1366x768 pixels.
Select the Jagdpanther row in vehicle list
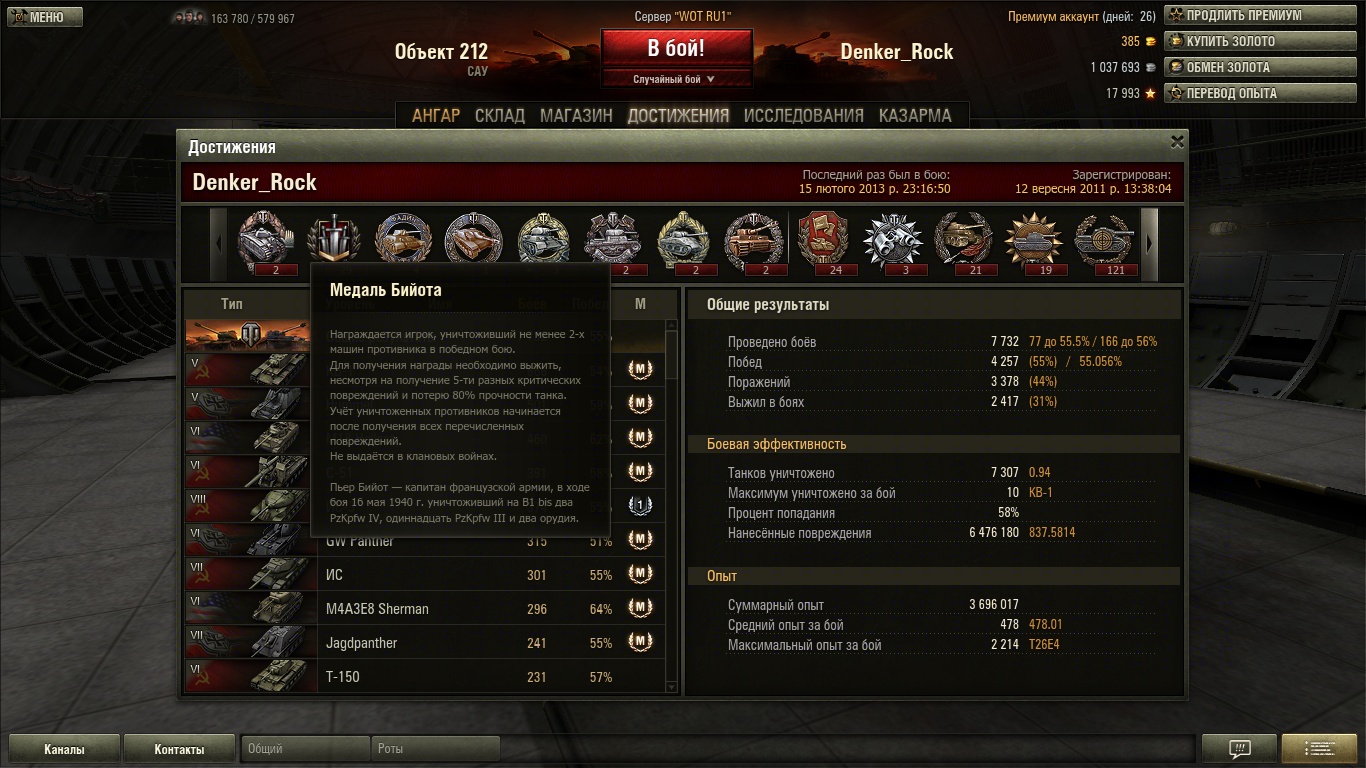point(425,643)
